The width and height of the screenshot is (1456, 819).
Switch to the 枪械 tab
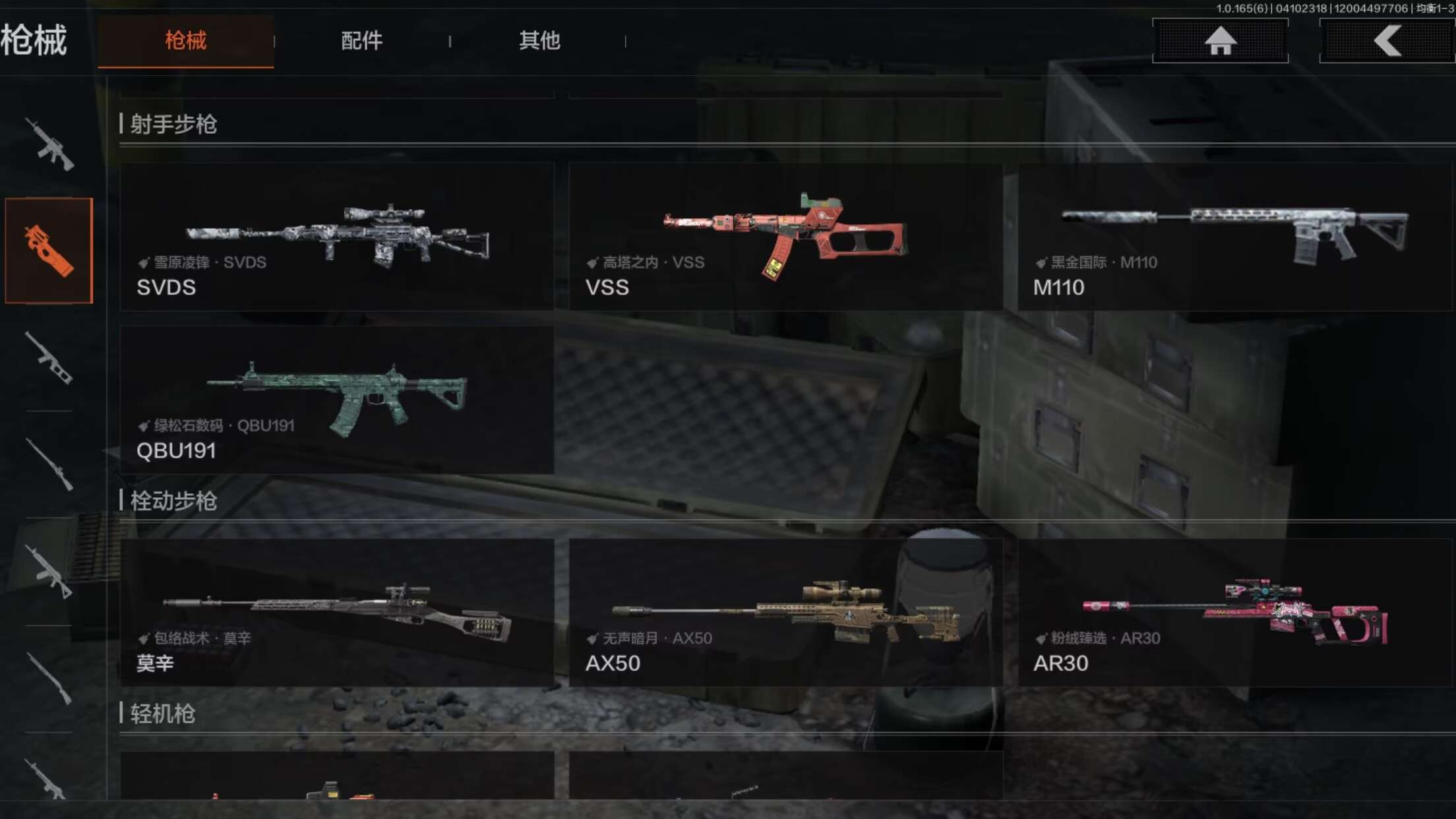click(x=185, y=41)
